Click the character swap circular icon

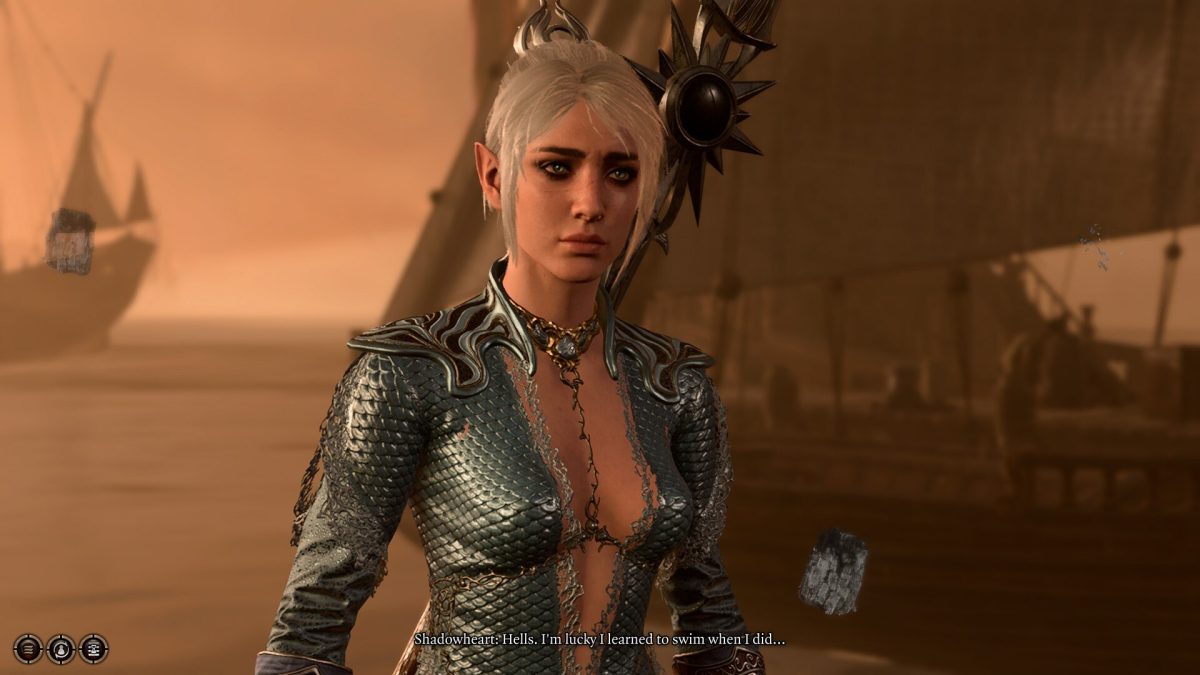point(61,649)
